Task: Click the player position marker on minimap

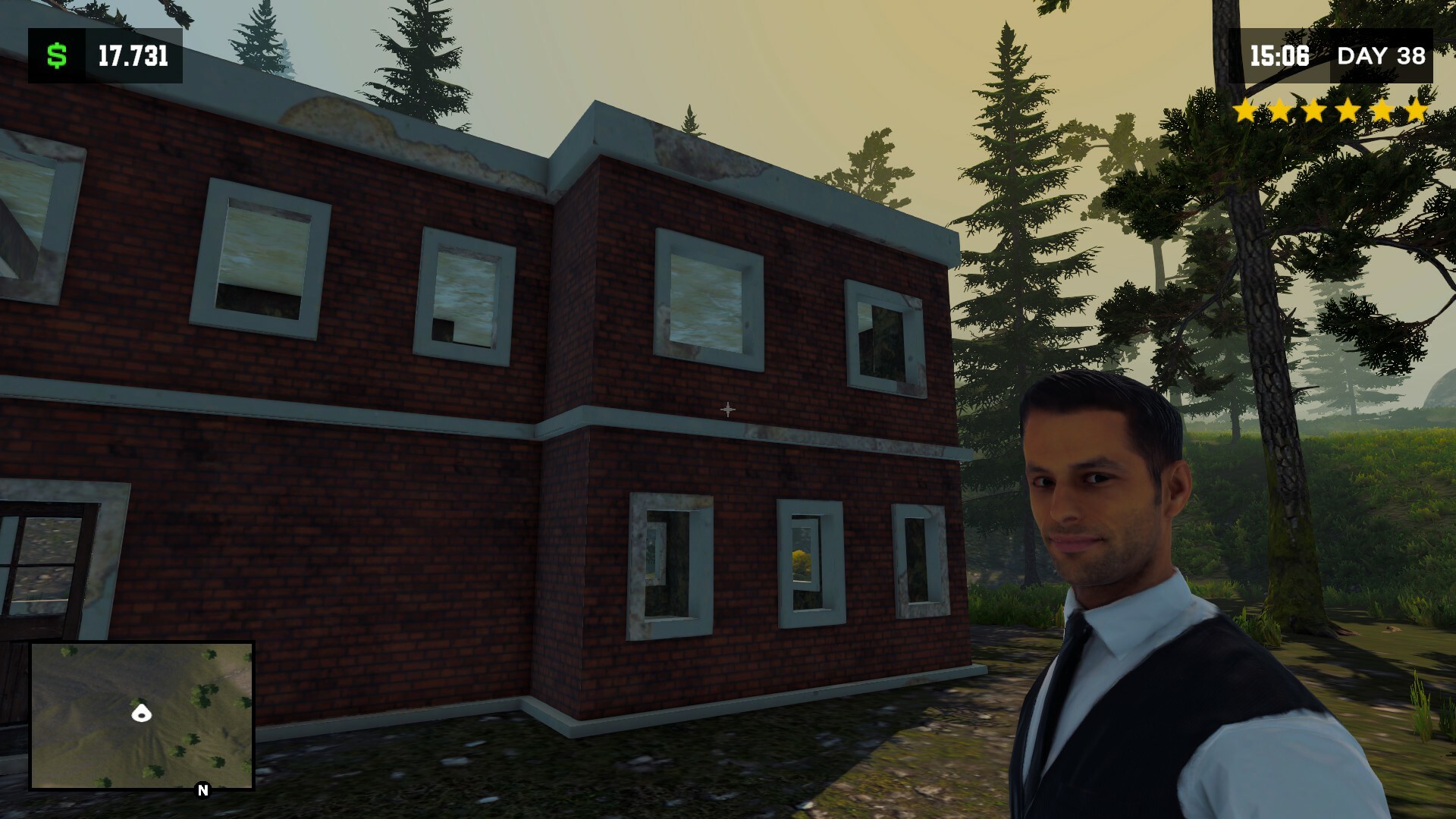Action: [x=141, y=714]
